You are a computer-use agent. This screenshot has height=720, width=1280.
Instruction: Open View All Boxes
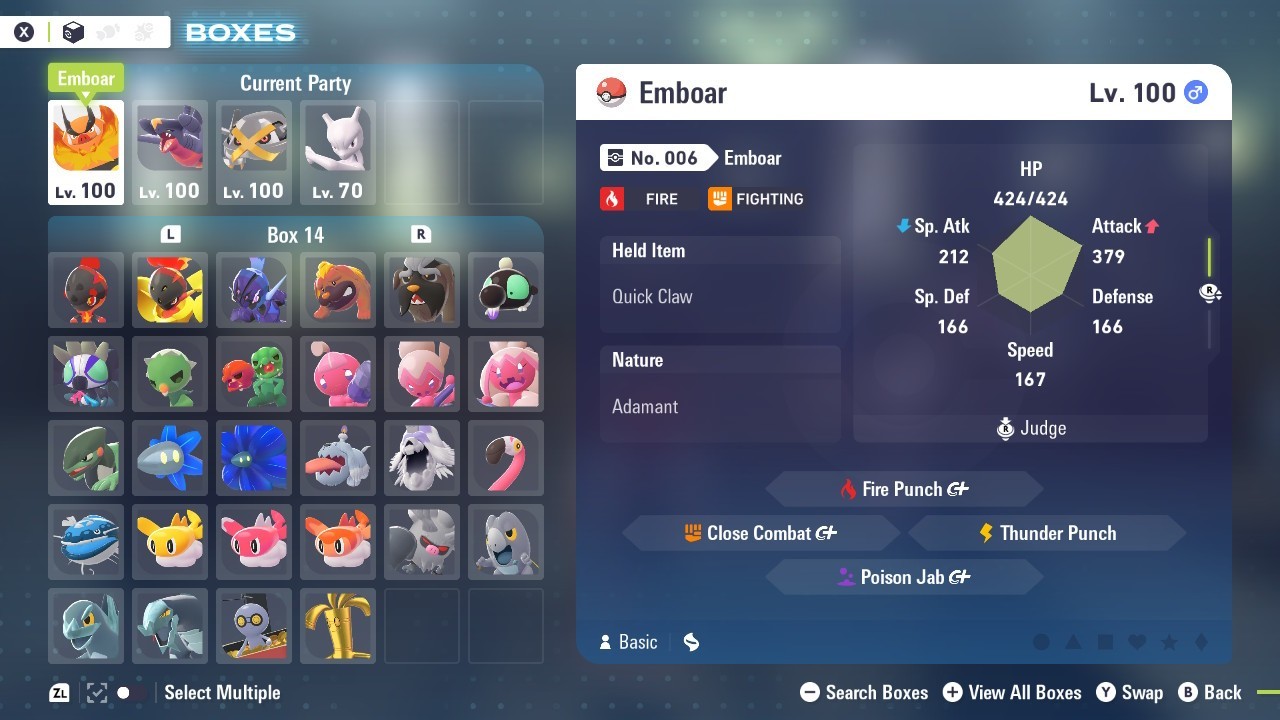click(1012, 692)
